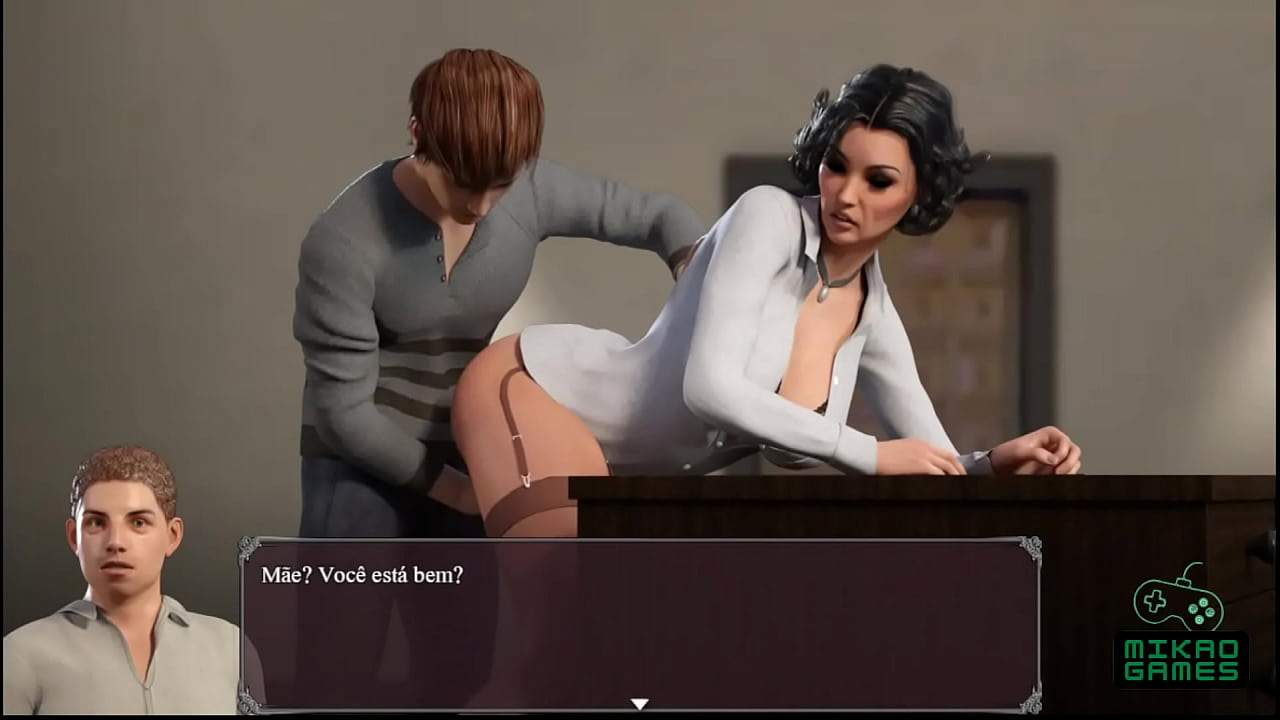This screenshot has height=720, width=1280.
Task: Click the top-right face button on gamepad icon
Action: 1203,603
